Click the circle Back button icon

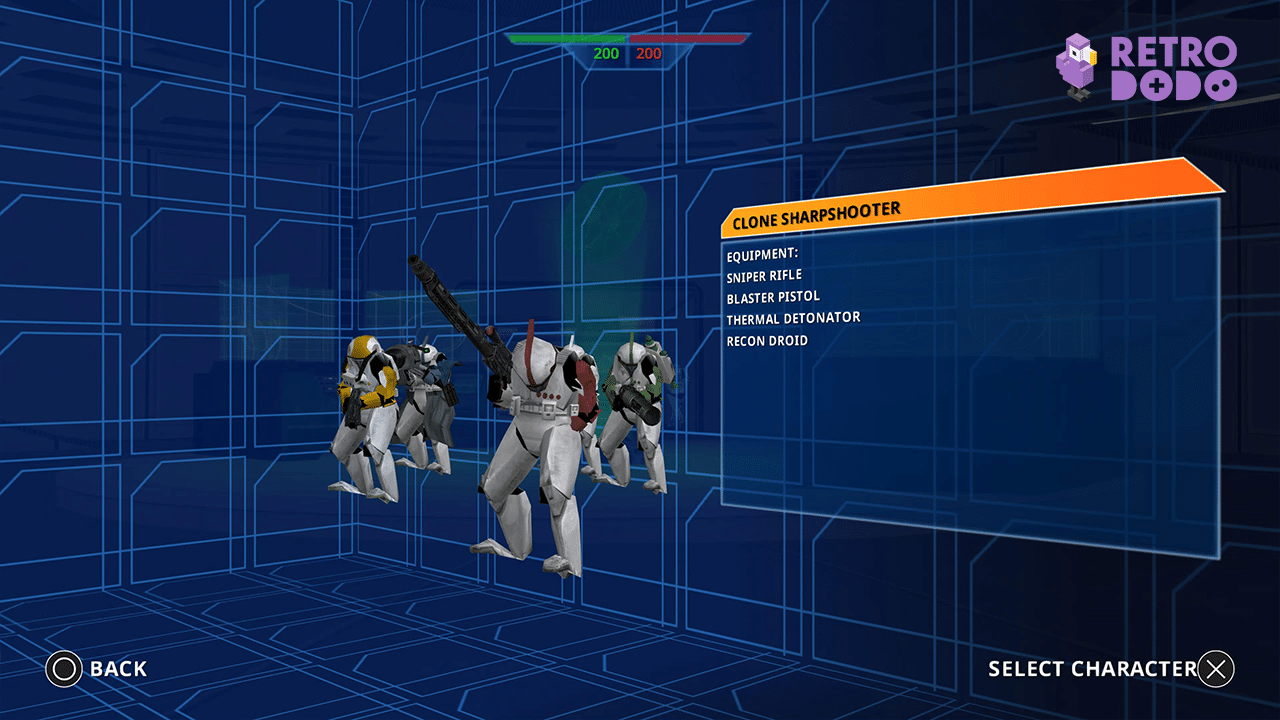point(62,669)
